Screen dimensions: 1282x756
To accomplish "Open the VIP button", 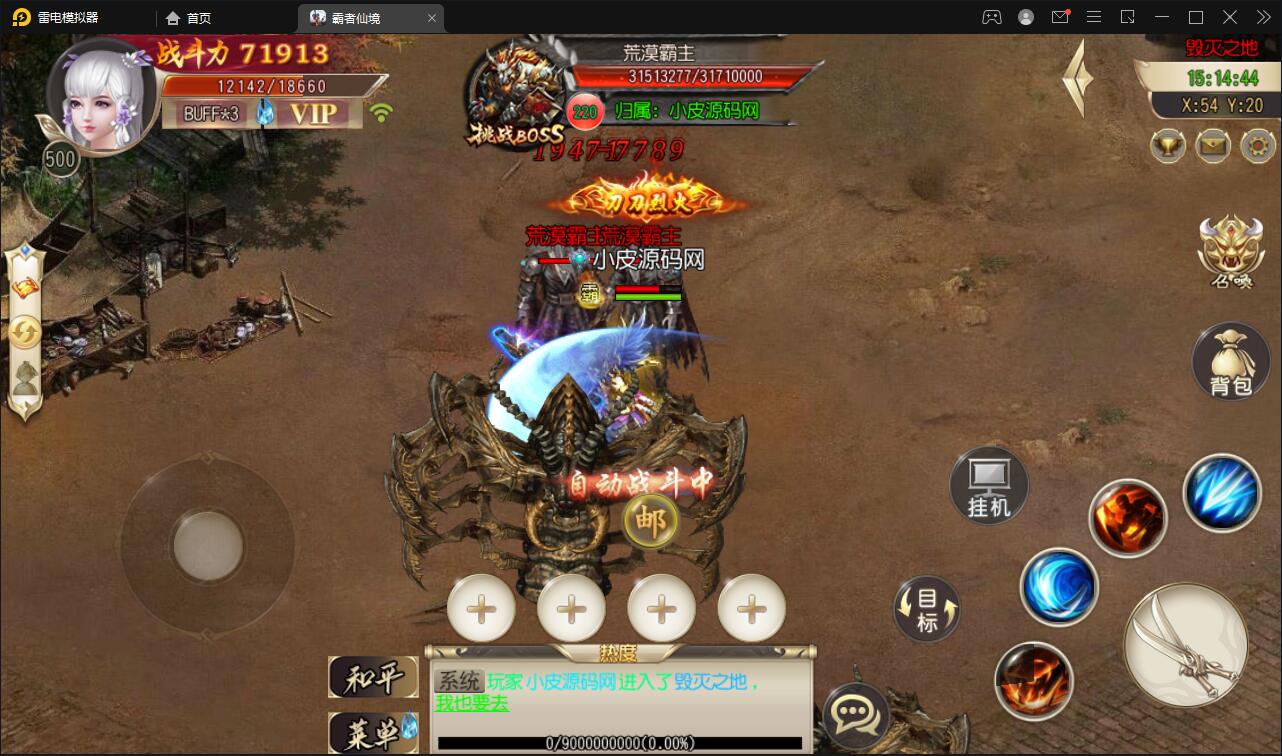I will point(313,114).
